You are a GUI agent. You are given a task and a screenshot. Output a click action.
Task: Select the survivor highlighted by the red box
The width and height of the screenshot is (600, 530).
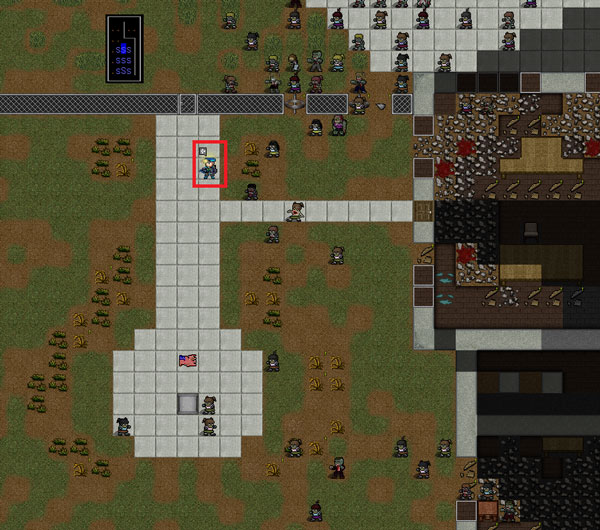coord(210,165)
